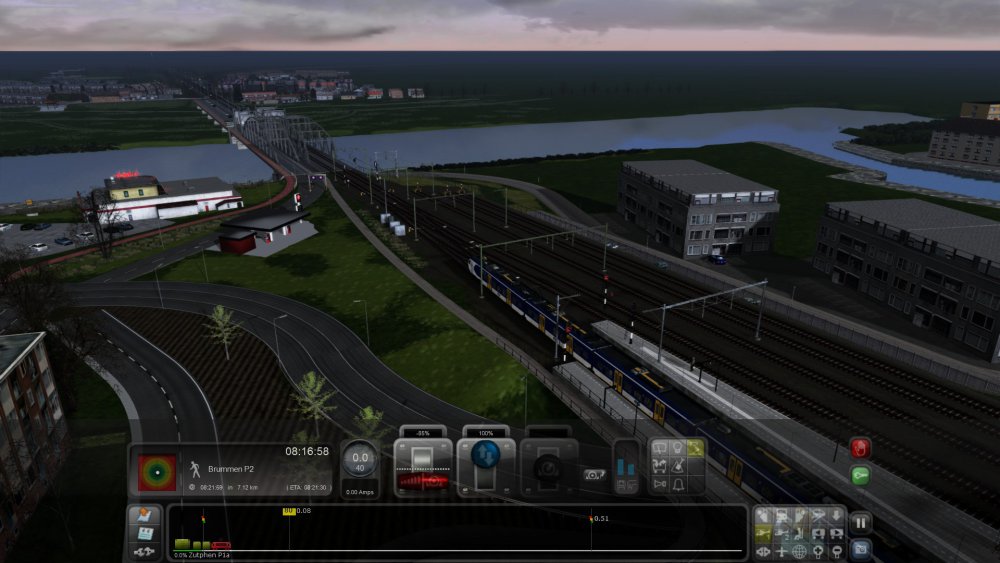1000x563 pixels.
Task: Take a screenshot with the camera button
Action: [860, 548]
